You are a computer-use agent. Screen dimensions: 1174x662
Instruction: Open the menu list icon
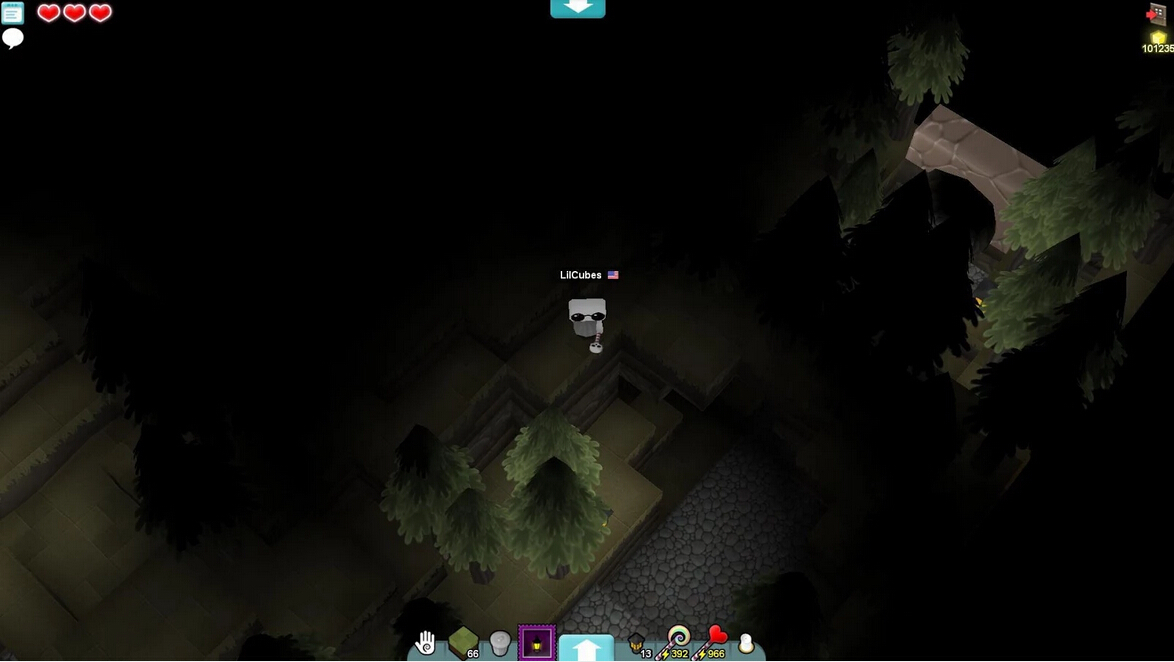[12, 13]
